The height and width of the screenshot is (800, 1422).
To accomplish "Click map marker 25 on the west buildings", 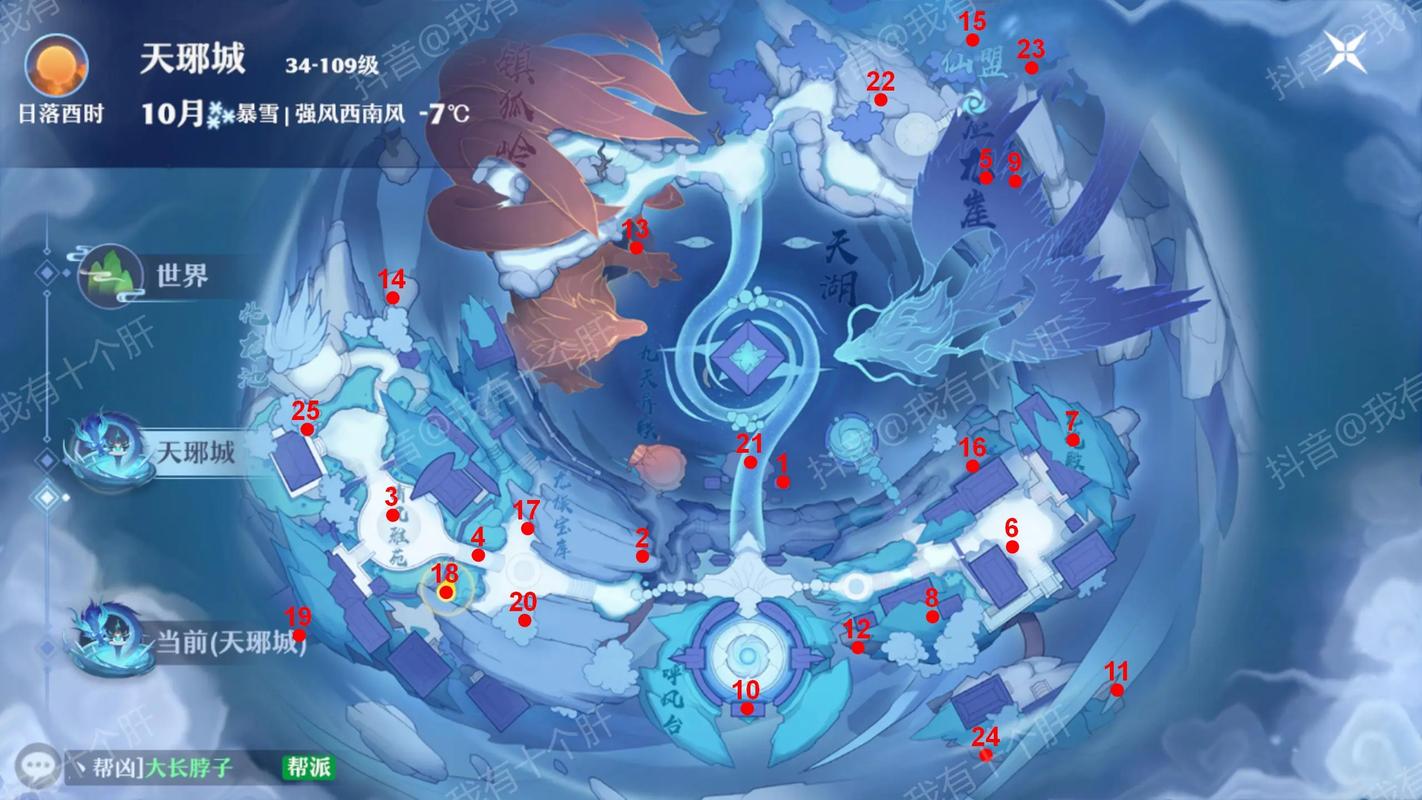I will pyautogui.click(x=306, y=428).
